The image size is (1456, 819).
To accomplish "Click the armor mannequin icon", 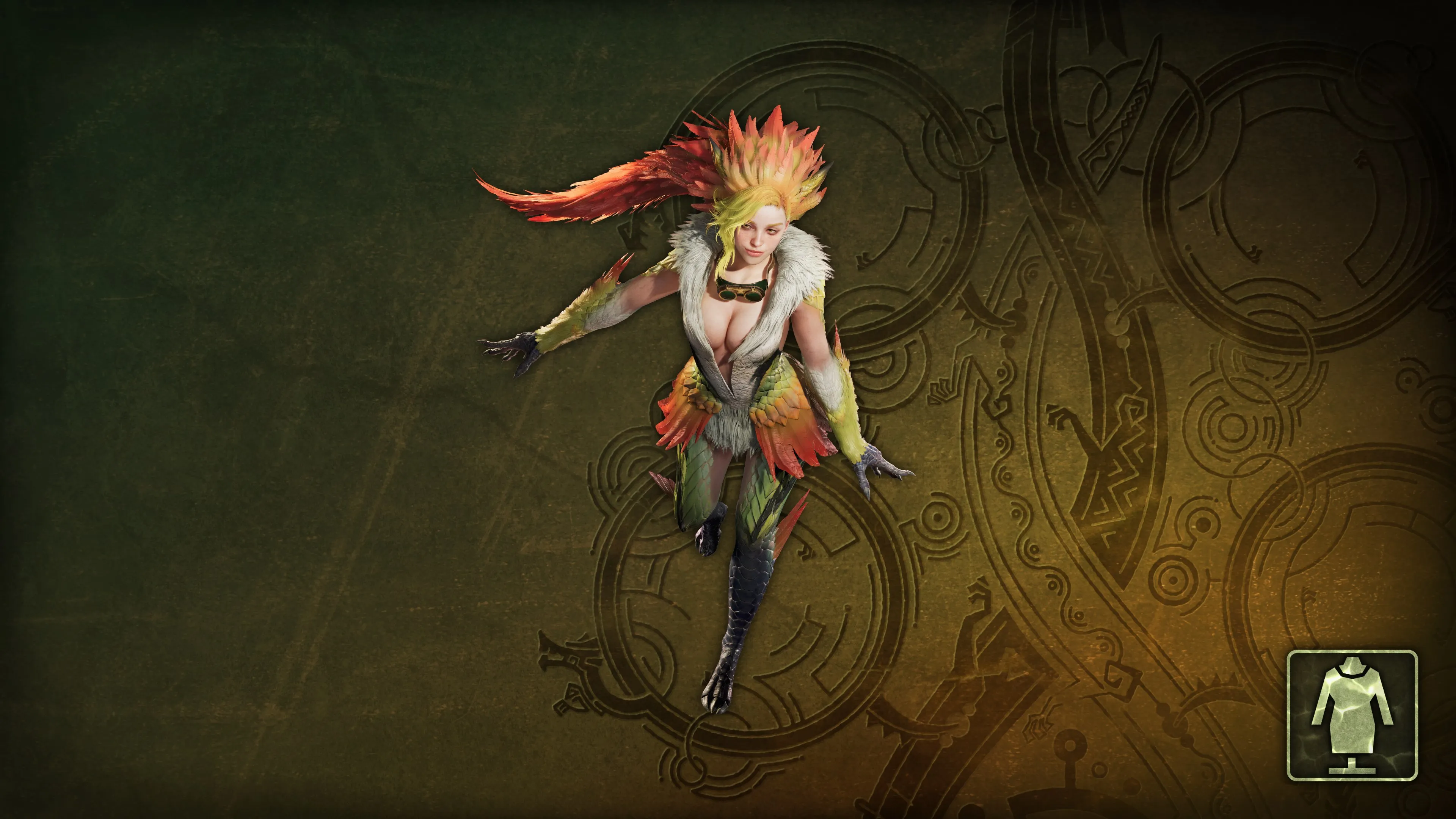I will point(1351,715).
